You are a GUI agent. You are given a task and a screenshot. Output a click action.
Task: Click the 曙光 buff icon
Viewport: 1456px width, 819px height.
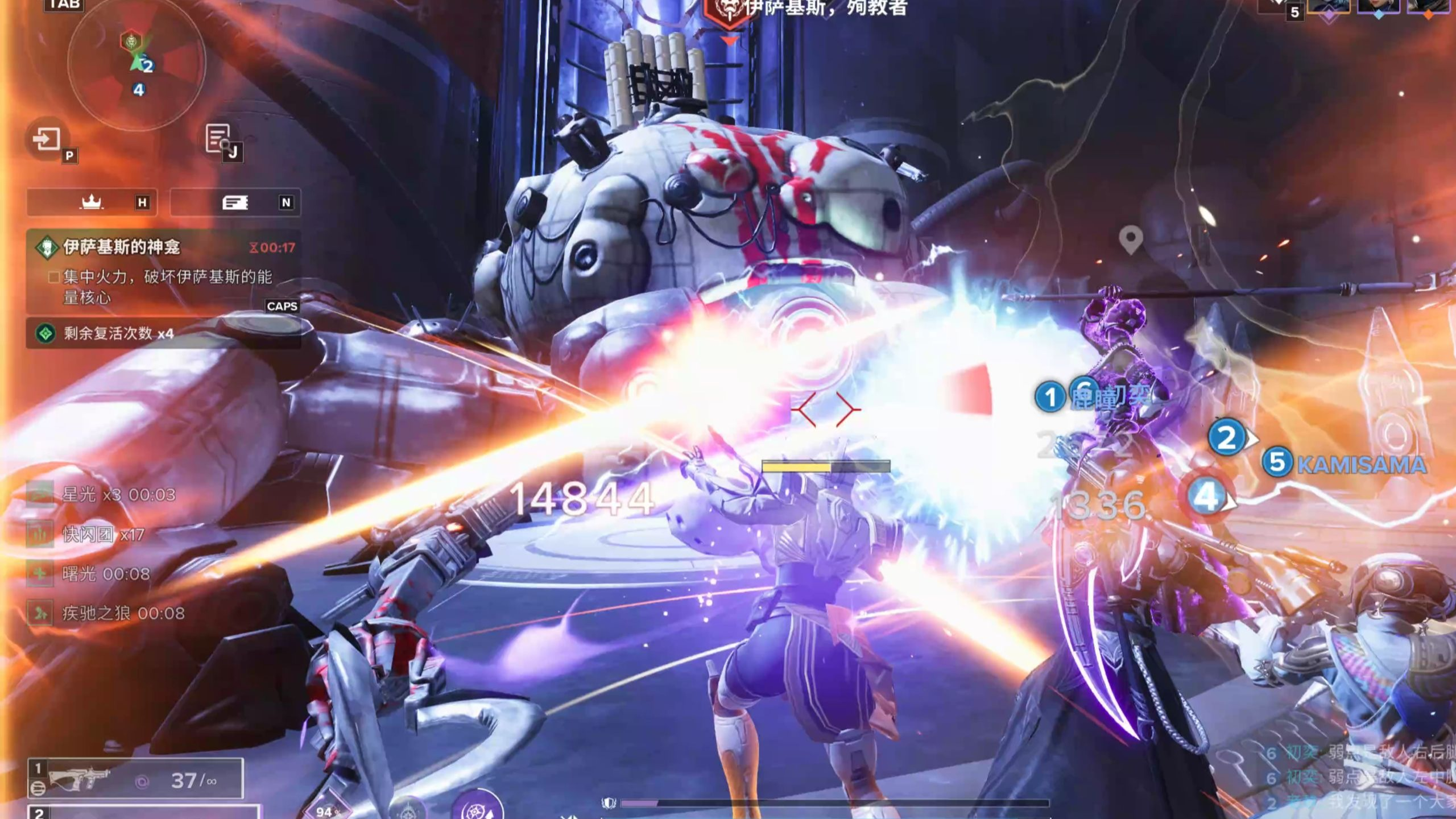point(40,573)
